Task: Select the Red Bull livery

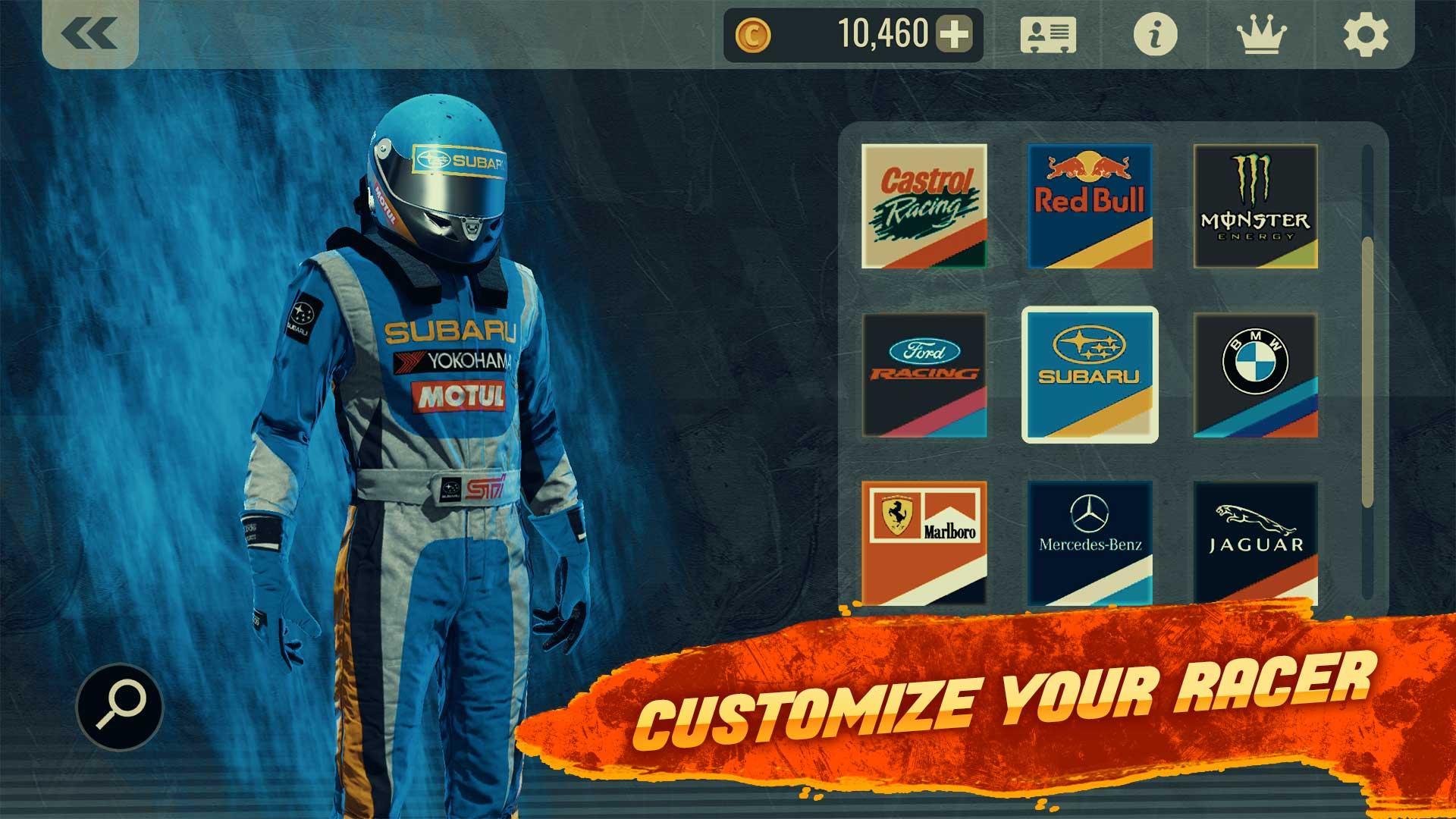Action: tap(1090, 206)
